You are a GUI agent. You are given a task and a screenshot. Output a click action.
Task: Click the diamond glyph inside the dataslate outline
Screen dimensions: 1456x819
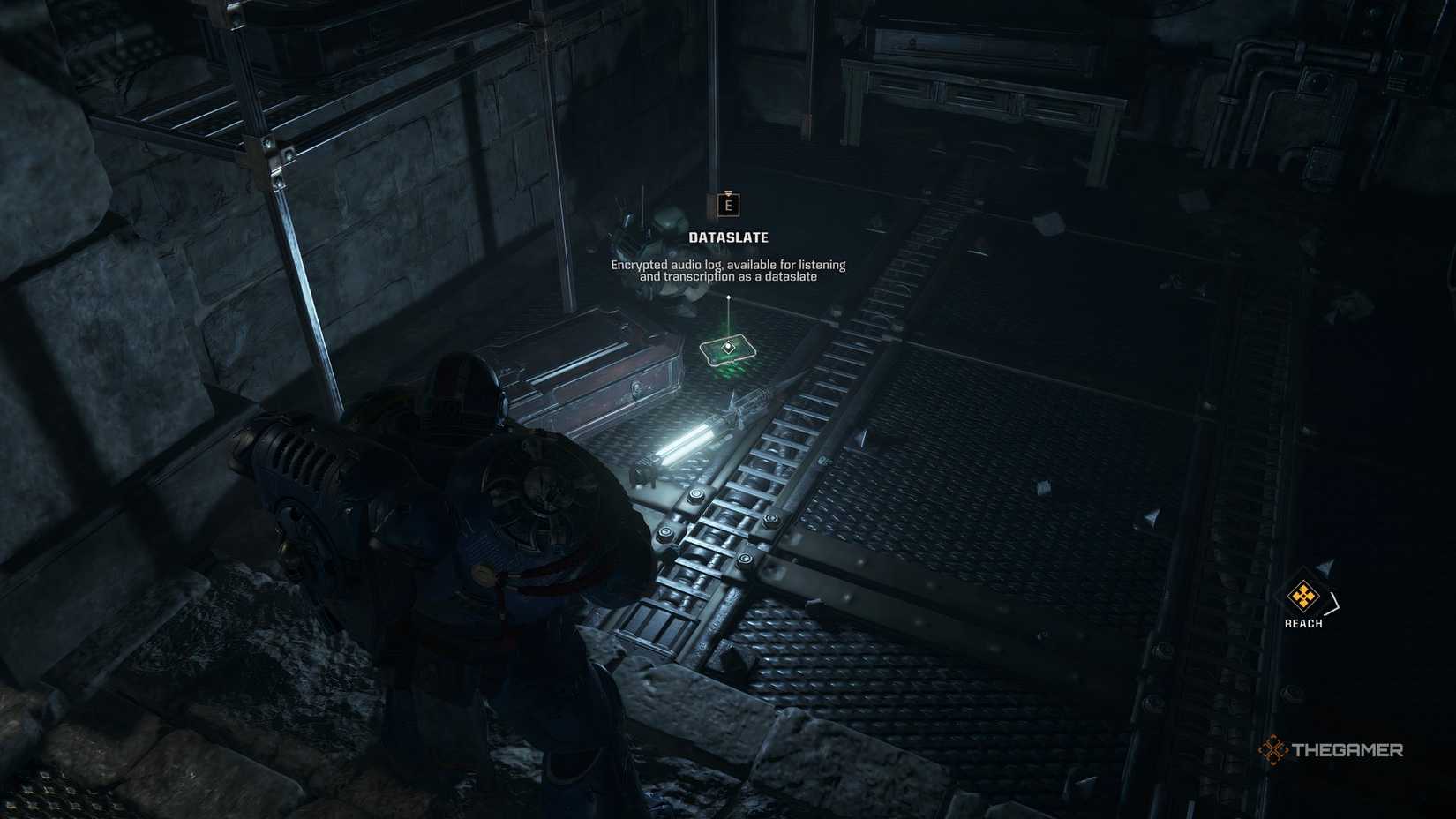tap(728, 346)
